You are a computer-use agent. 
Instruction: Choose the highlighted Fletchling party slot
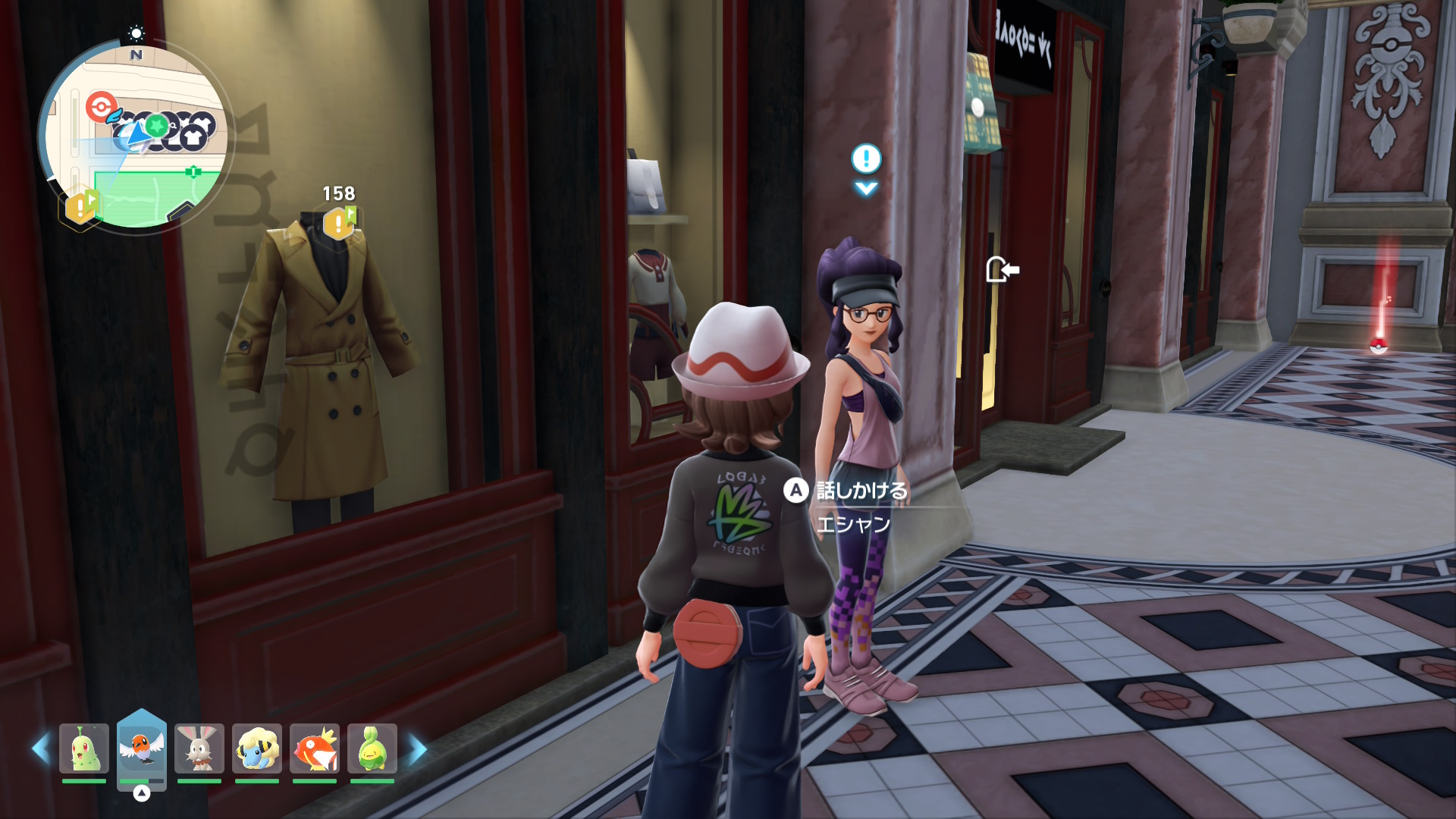click(x=142, y=748)
